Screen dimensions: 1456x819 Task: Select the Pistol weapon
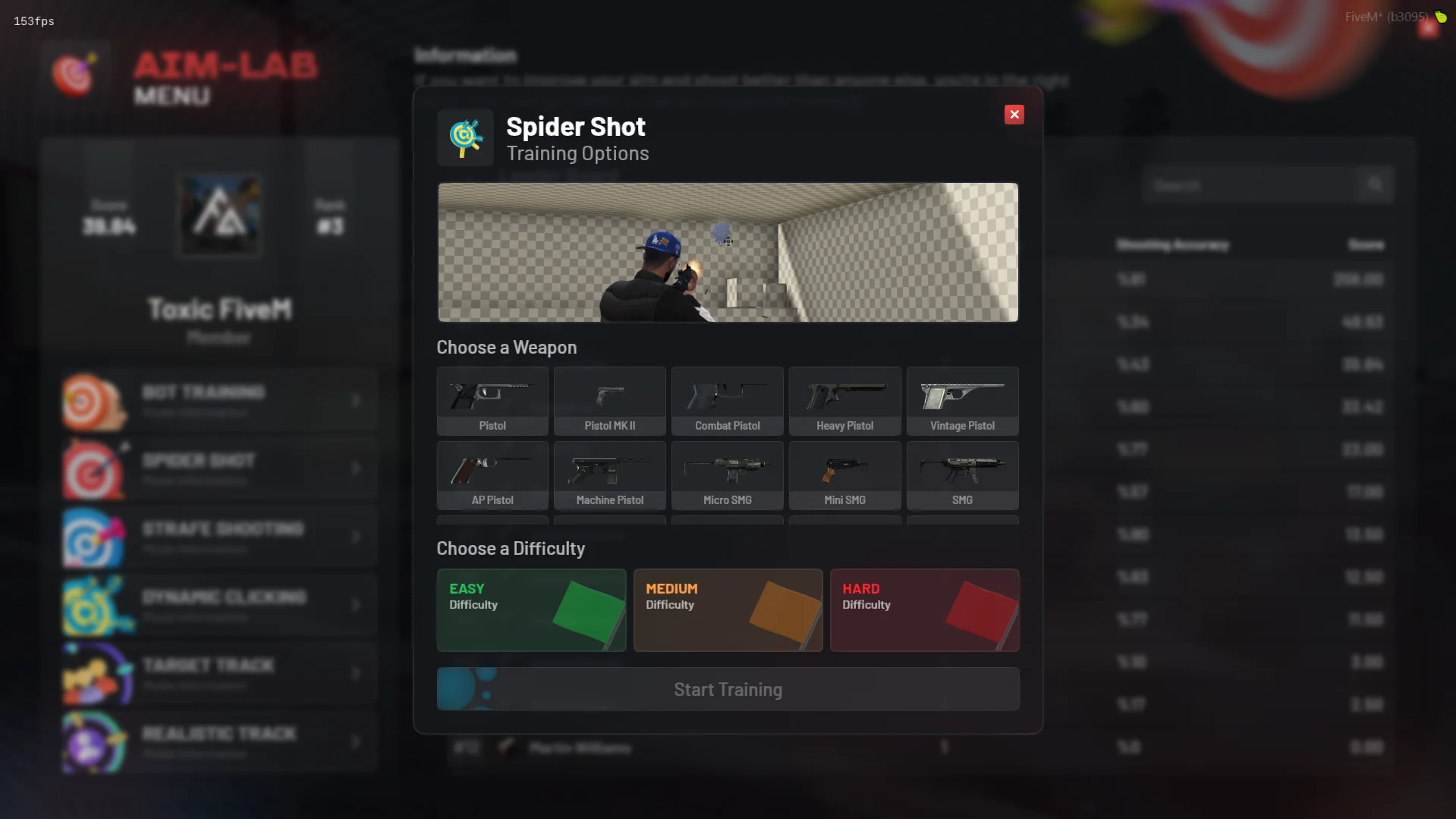492,402
